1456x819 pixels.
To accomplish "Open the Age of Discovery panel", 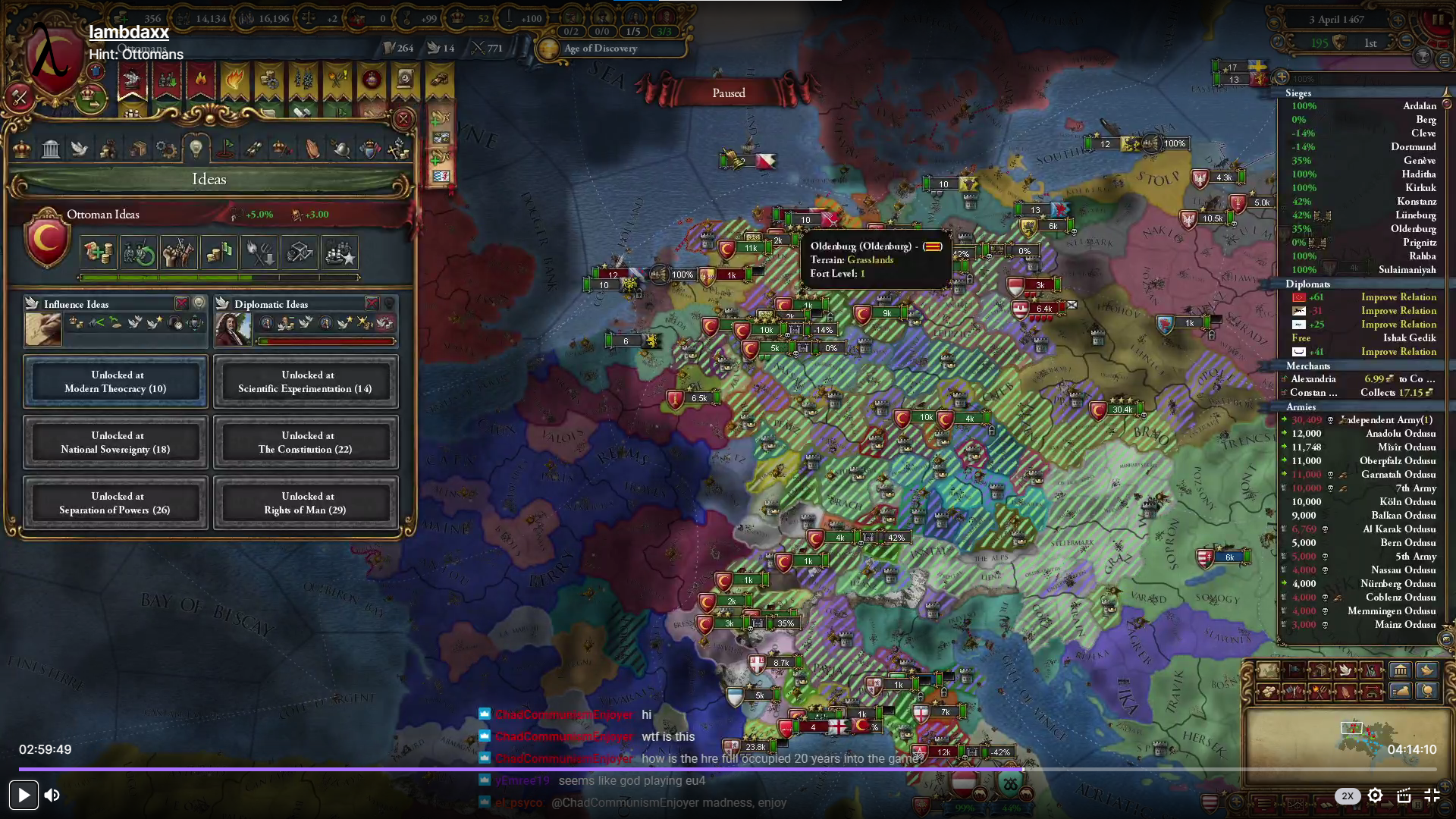I will [600, 49].
